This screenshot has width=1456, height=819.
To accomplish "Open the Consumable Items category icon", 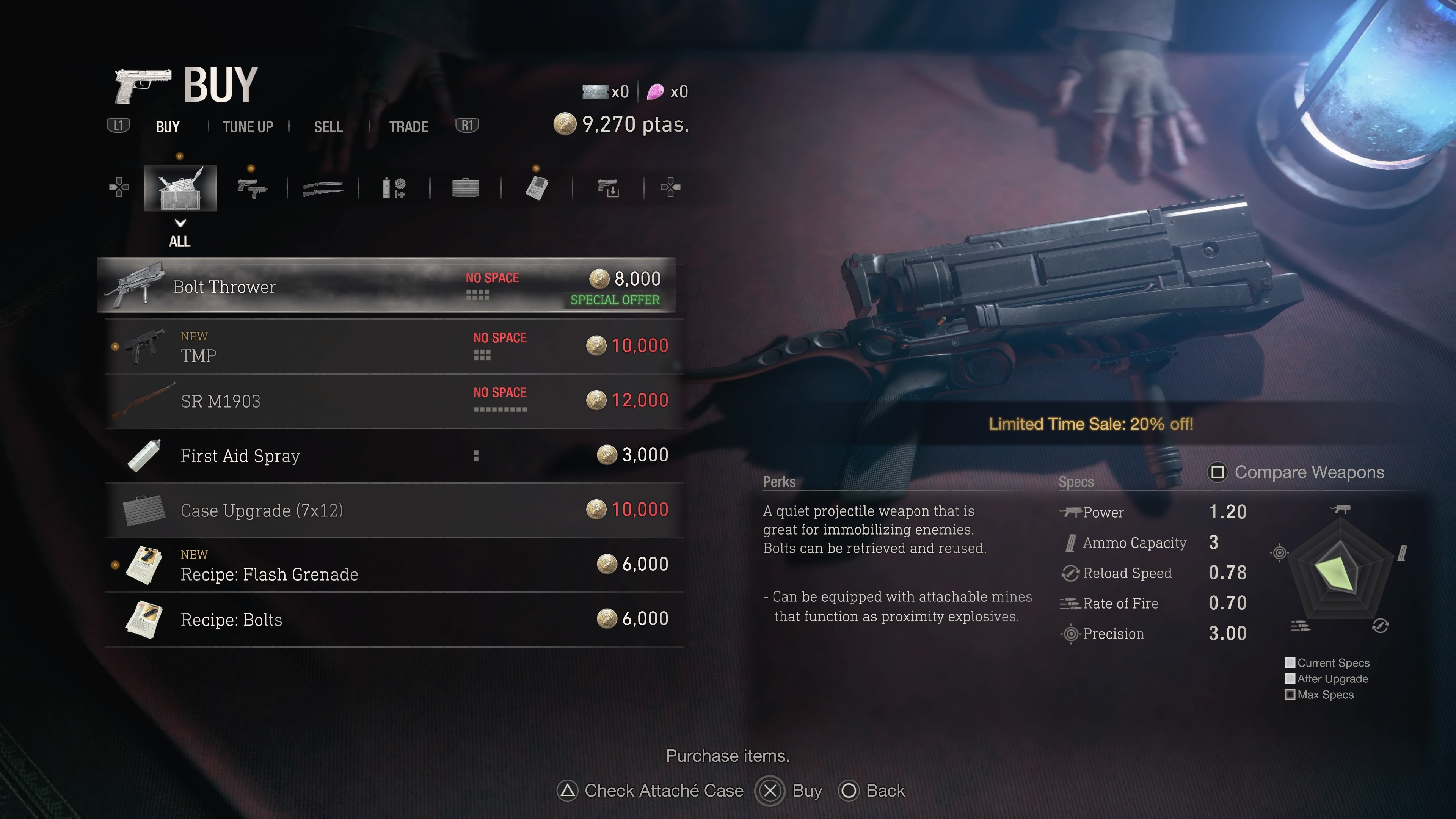I will tap(394, 188).
